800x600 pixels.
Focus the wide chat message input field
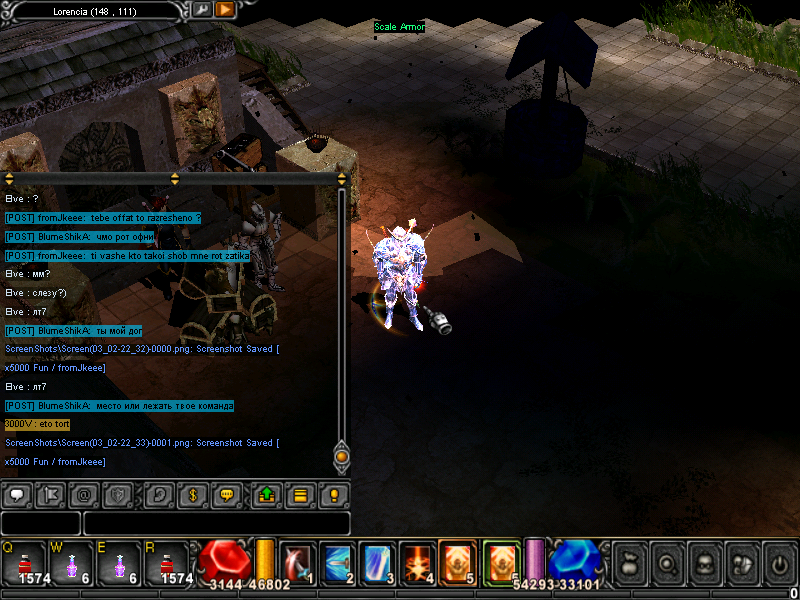pos(217,523)
